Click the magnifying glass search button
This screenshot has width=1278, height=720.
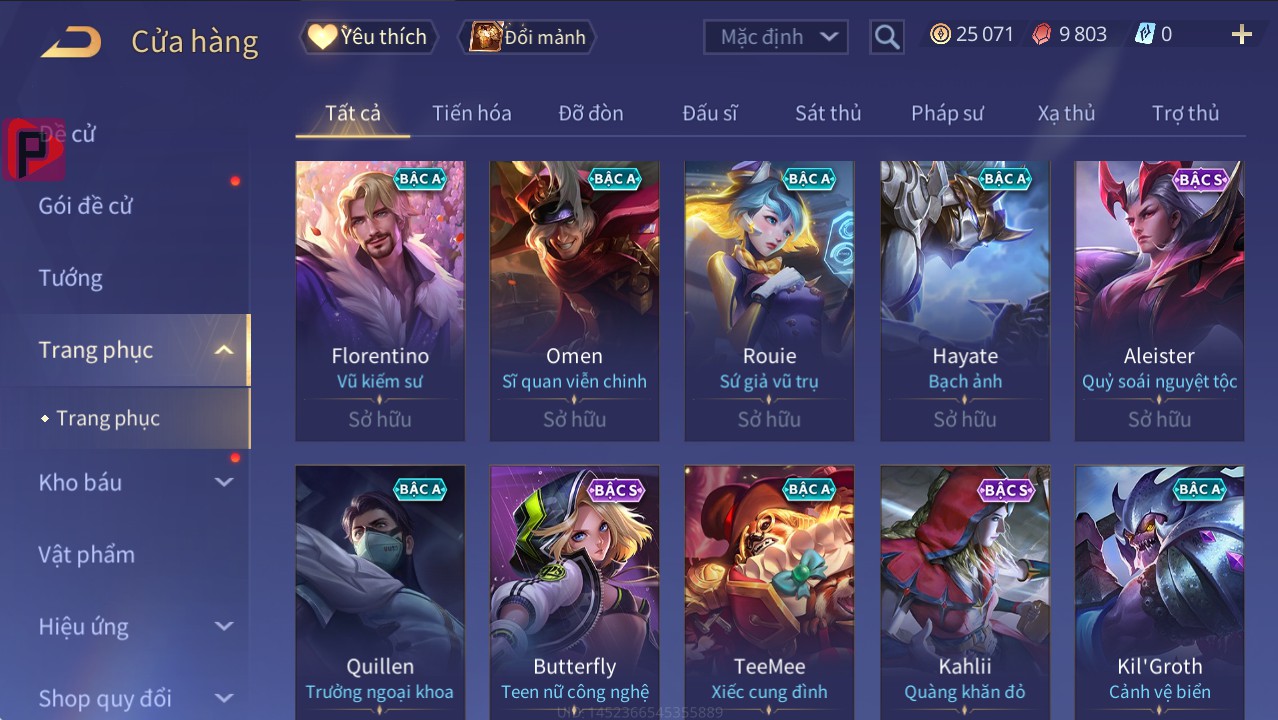pyautogui.click(x=886, y=37)
